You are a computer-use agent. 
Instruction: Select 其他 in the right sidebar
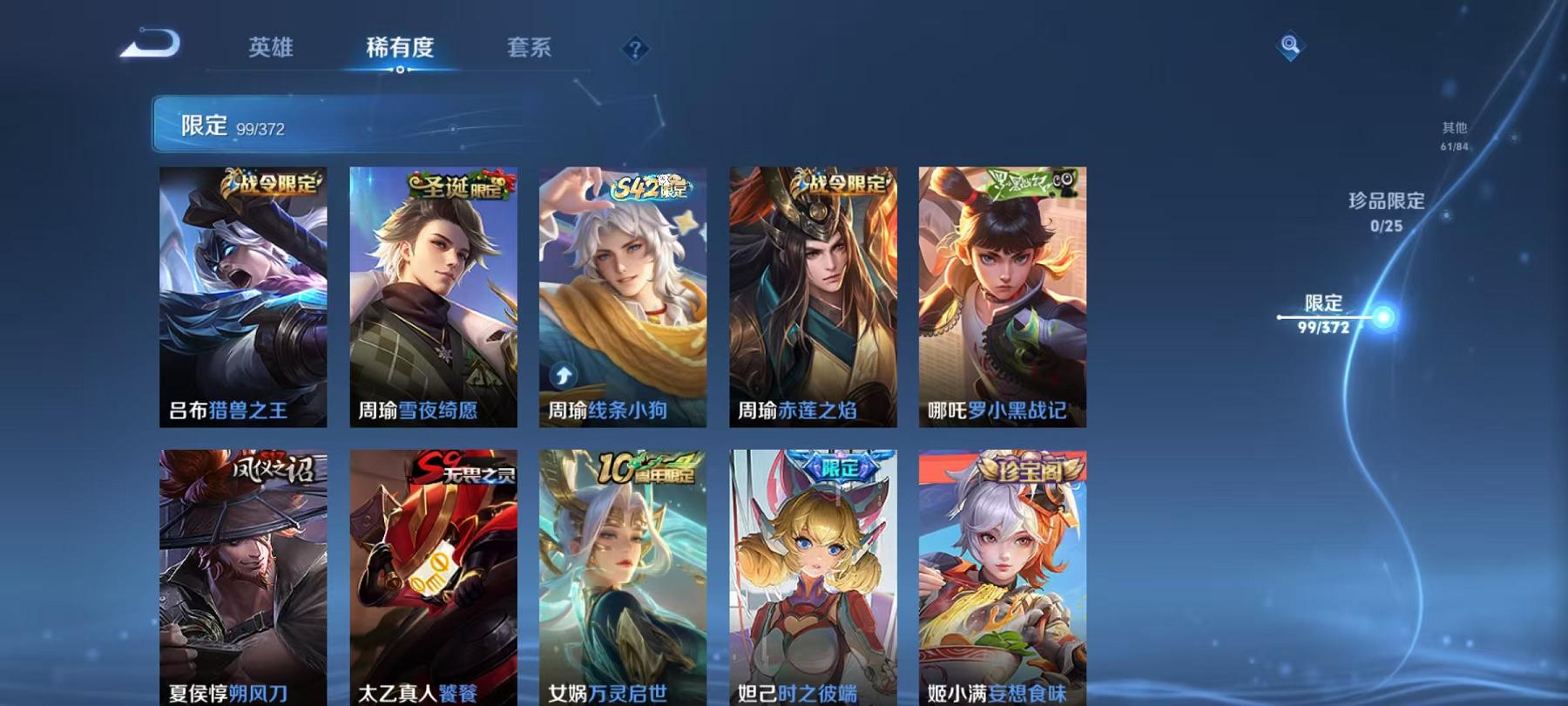click(x=1455, y=126)
